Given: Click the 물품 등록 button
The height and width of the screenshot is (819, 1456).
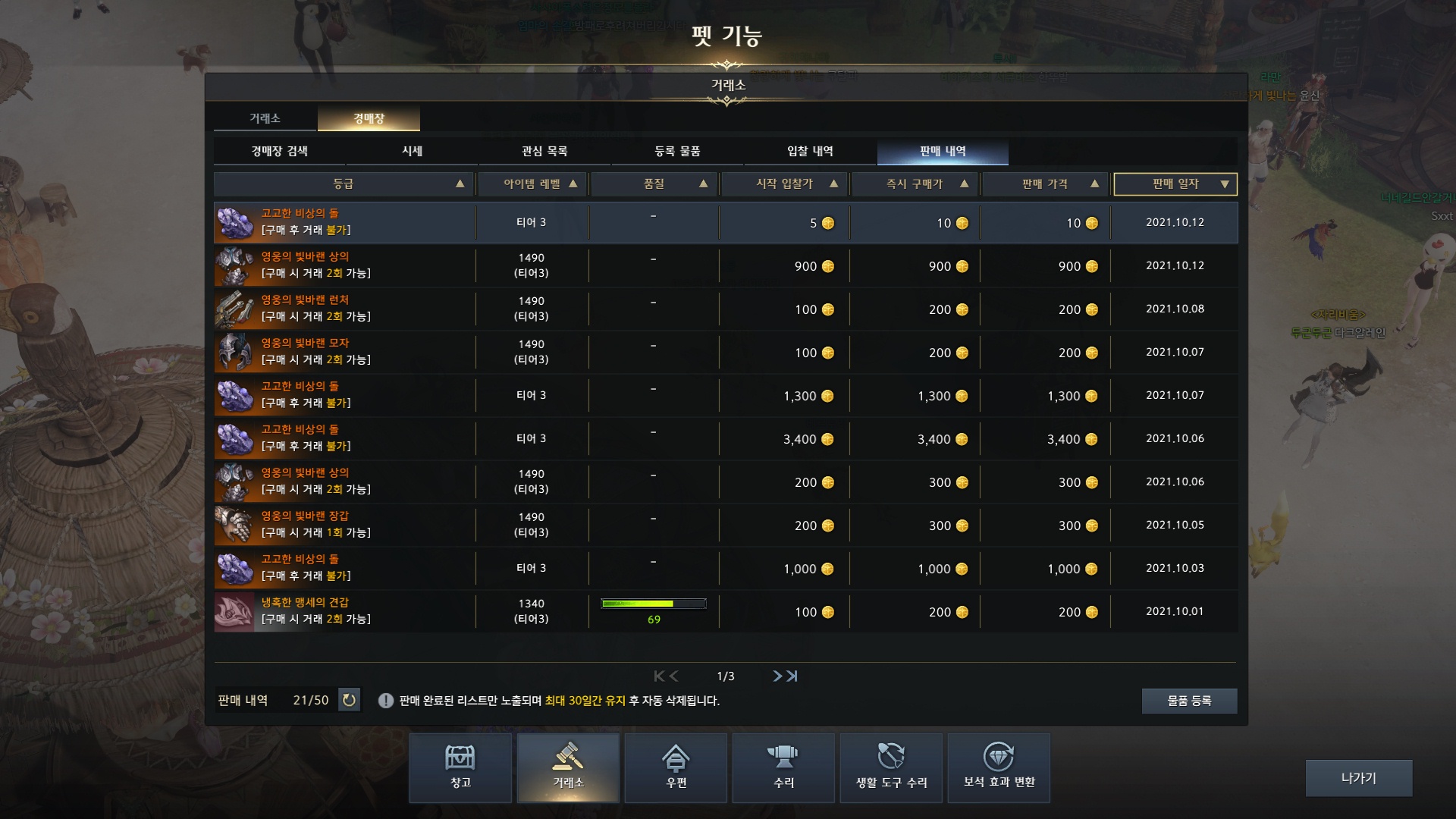Looking at the screenshot, I should click(1188, 701).
